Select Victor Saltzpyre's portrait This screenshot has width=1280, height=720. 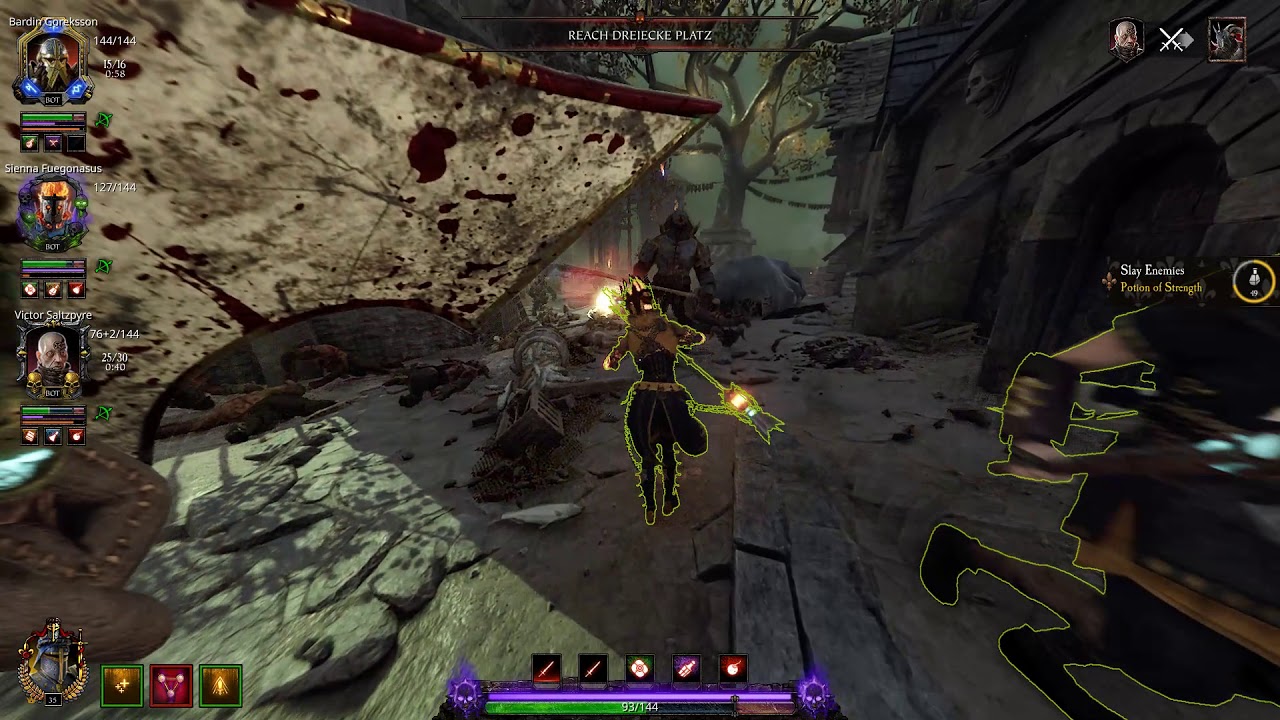tap(53, 358)
